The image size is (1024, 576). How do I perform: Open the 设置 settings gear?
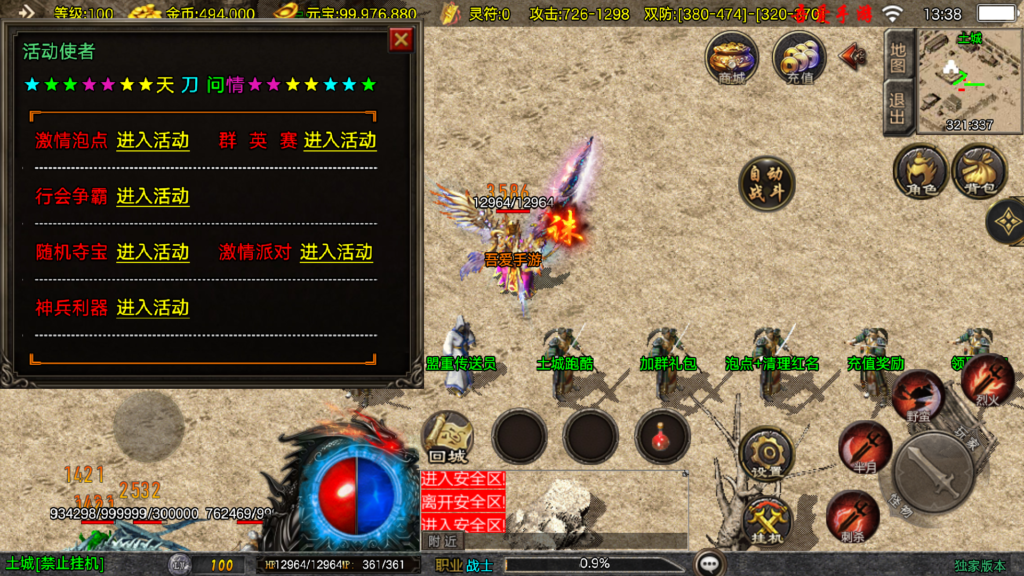pyautogui.click(x=767, y=453)
